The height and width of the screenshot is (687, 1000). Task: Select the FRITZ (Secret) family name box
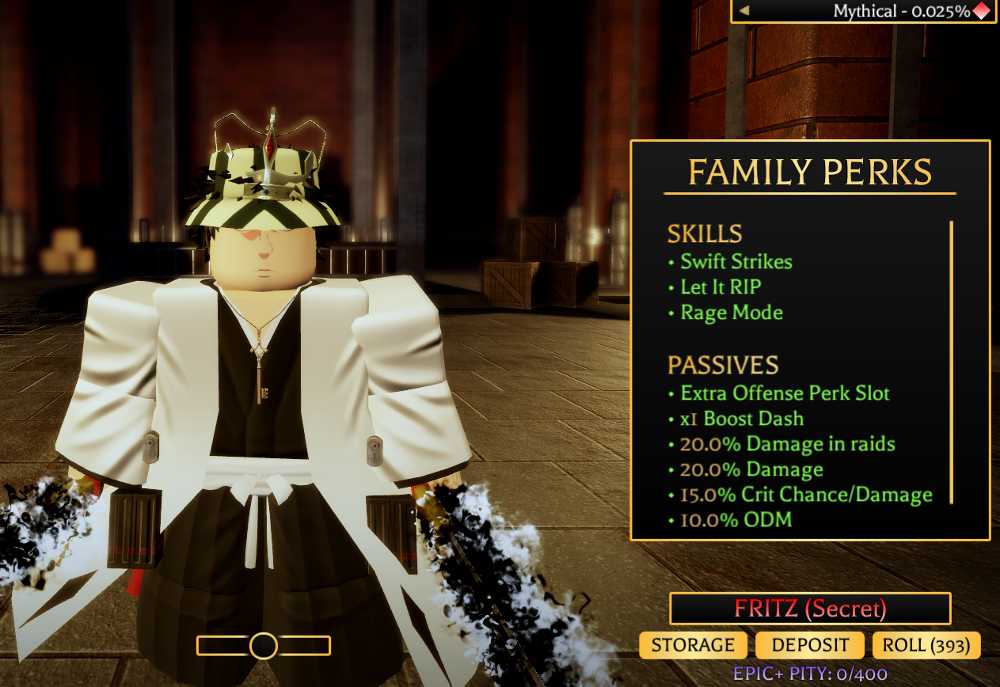pos(810,608)
